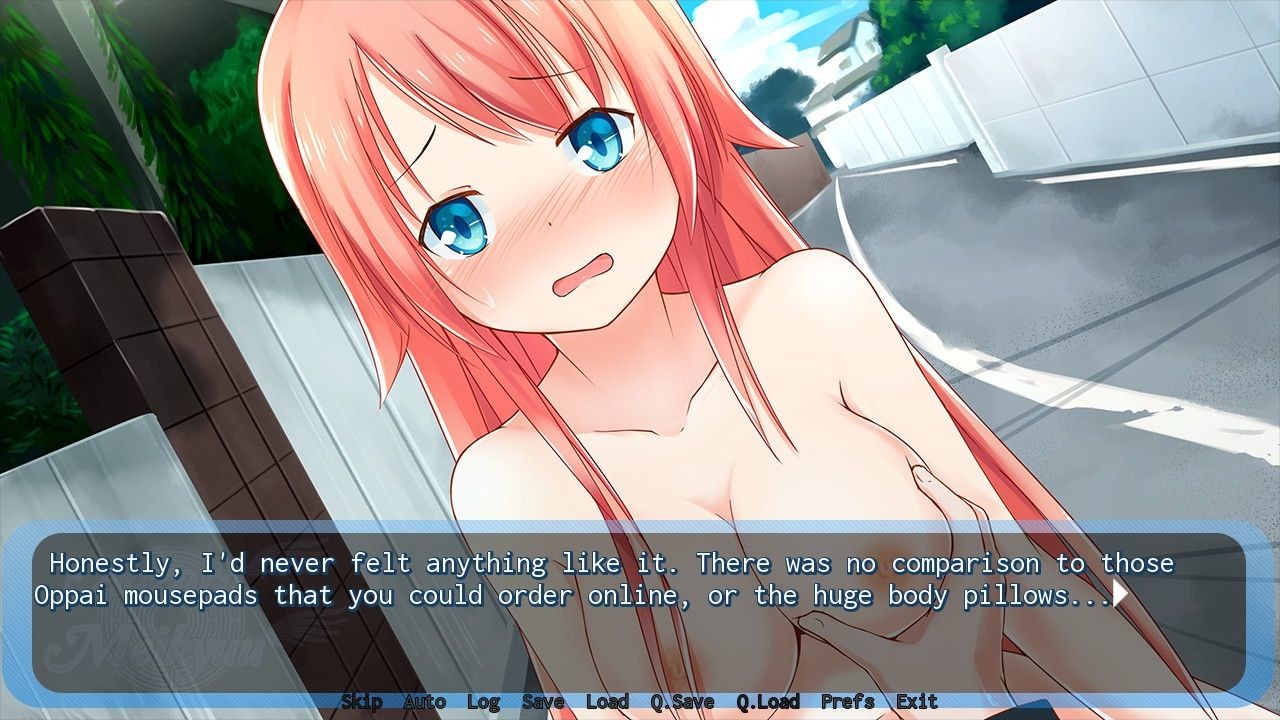1280x720 pixels.
Task: Quick save using Q.Save
Action: [682, 702]
